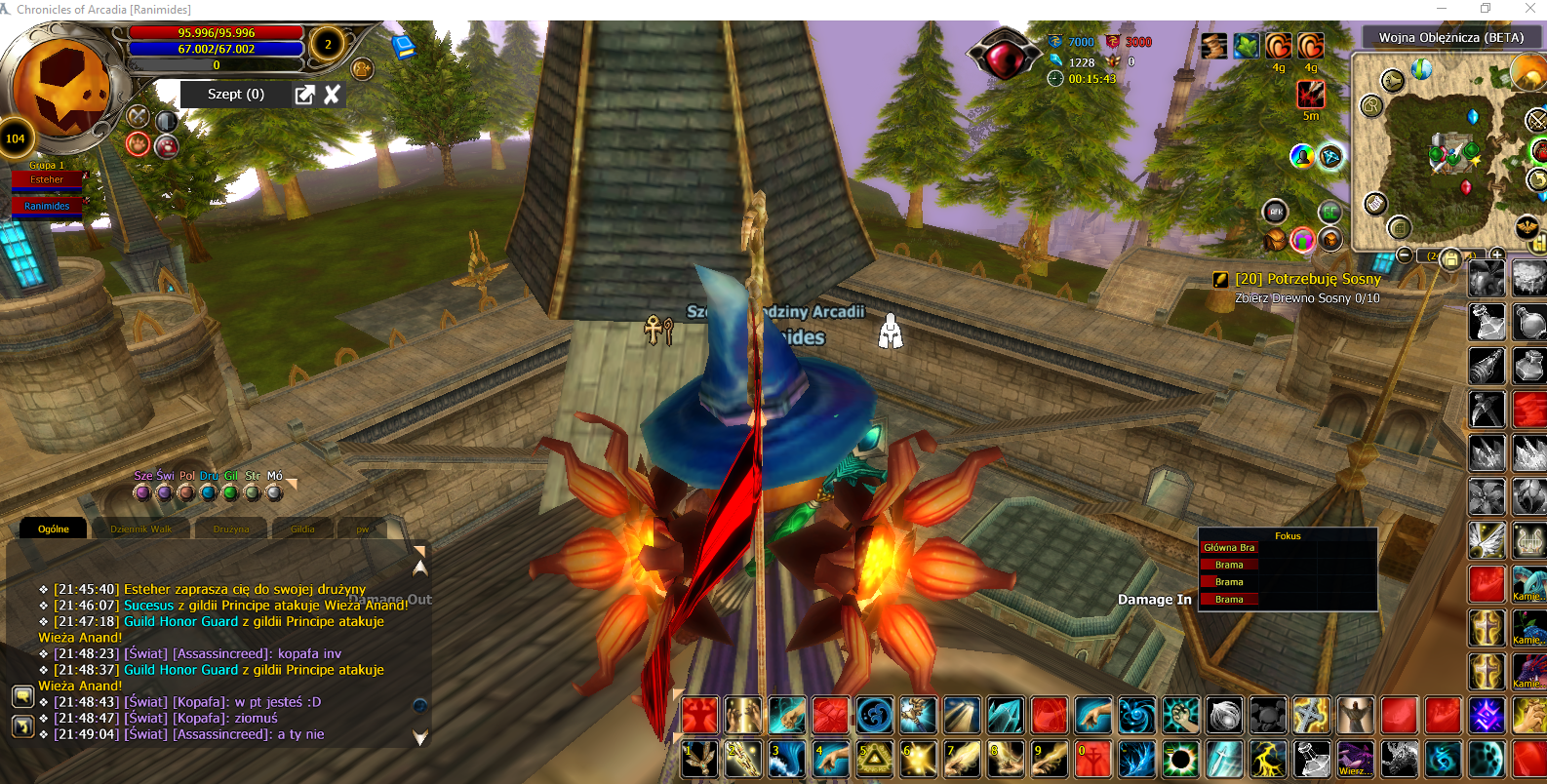This screenshot has height=784, width=1547.
Task: Close the game window
Action: 1529,9
